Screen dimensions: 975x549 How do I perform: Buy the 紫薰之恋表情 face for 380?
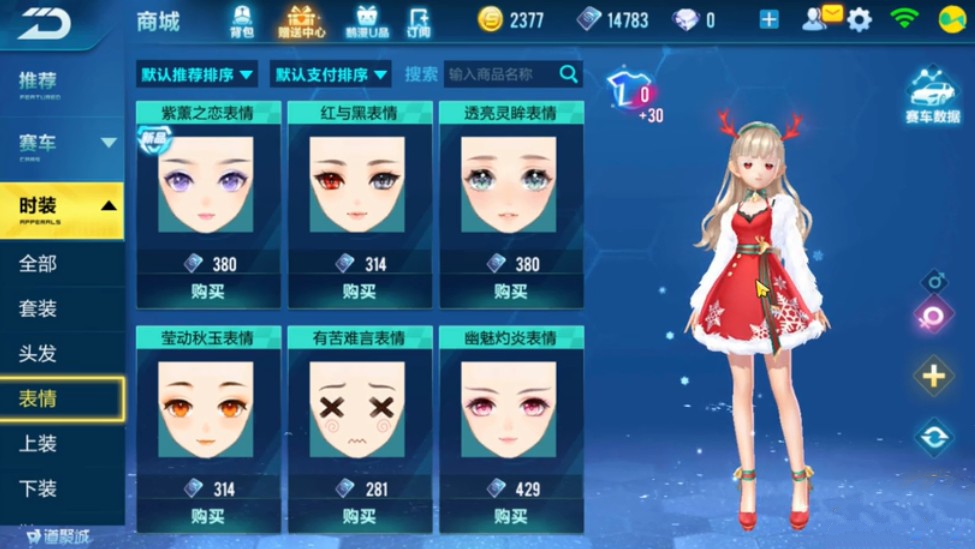point(208,292)
